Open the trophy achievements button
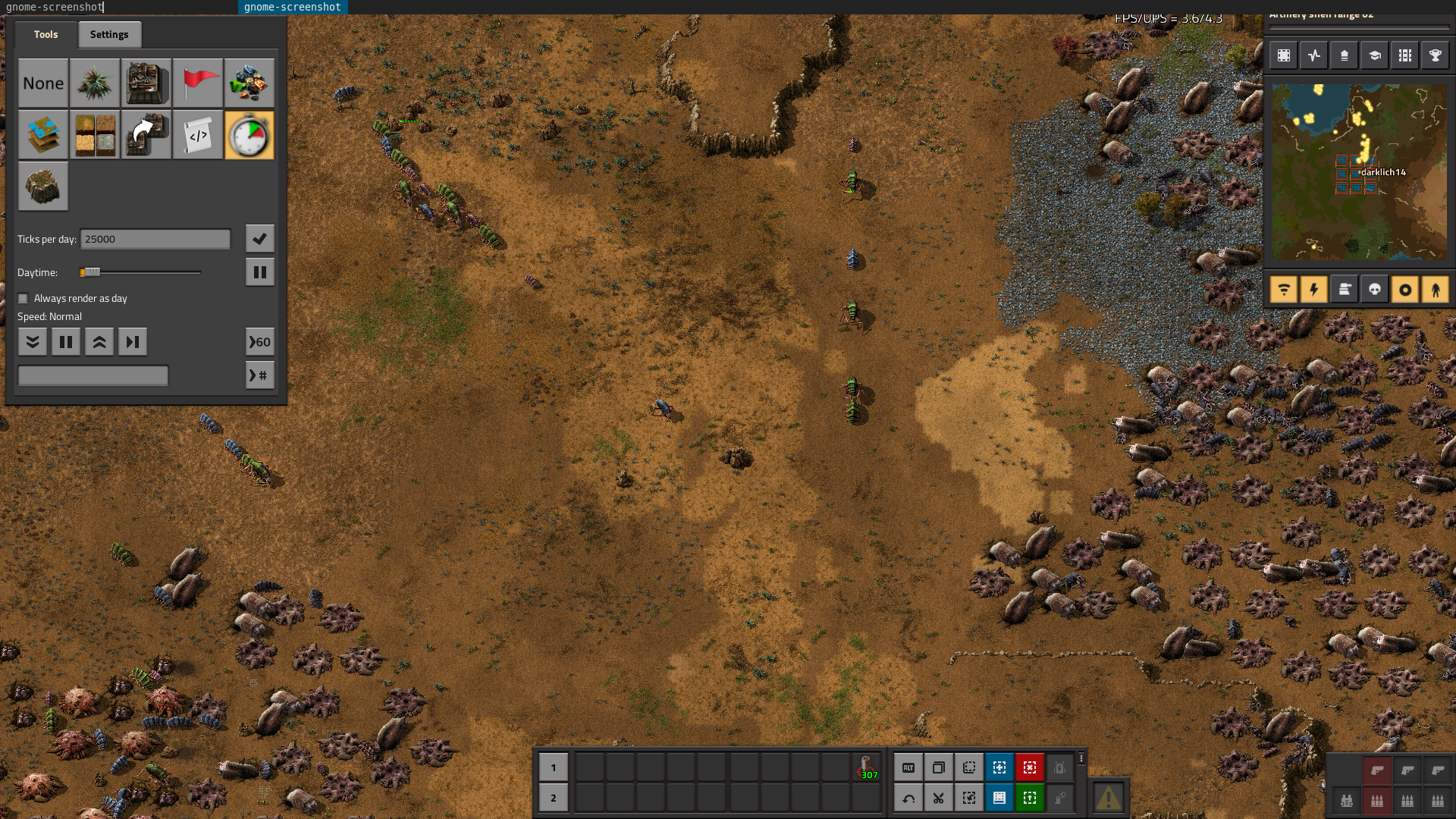1456x819 pixels. pos(1435,55)
